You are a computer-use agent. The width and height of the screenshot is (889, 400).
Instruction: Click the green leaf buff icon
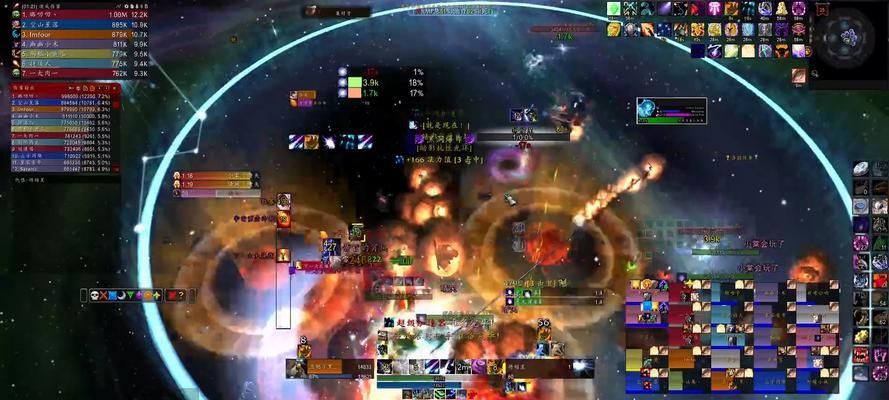614,8
